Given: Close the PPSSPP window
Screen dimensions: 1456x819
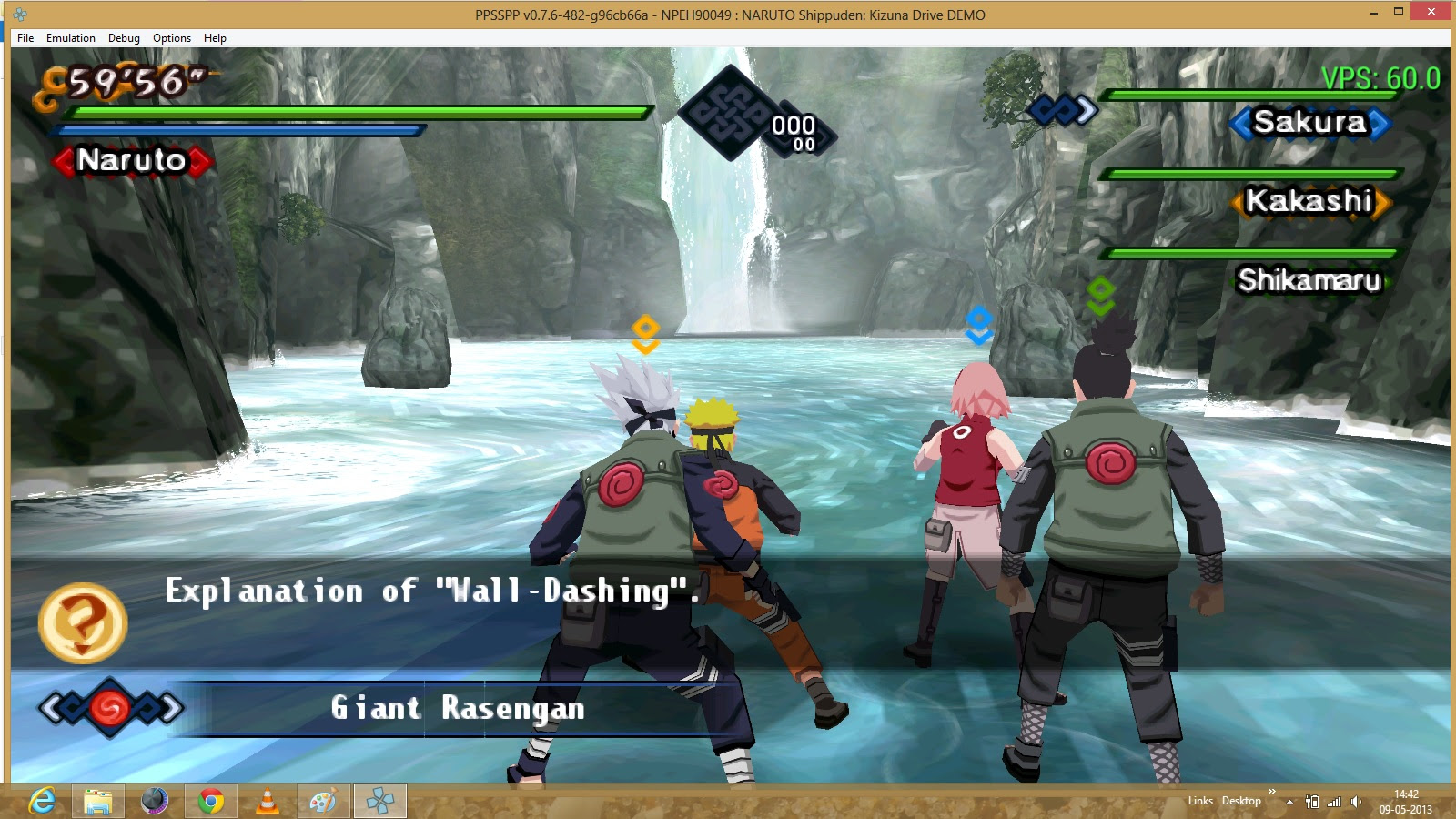Looking at the screenshot, I should coord(1431,12).
